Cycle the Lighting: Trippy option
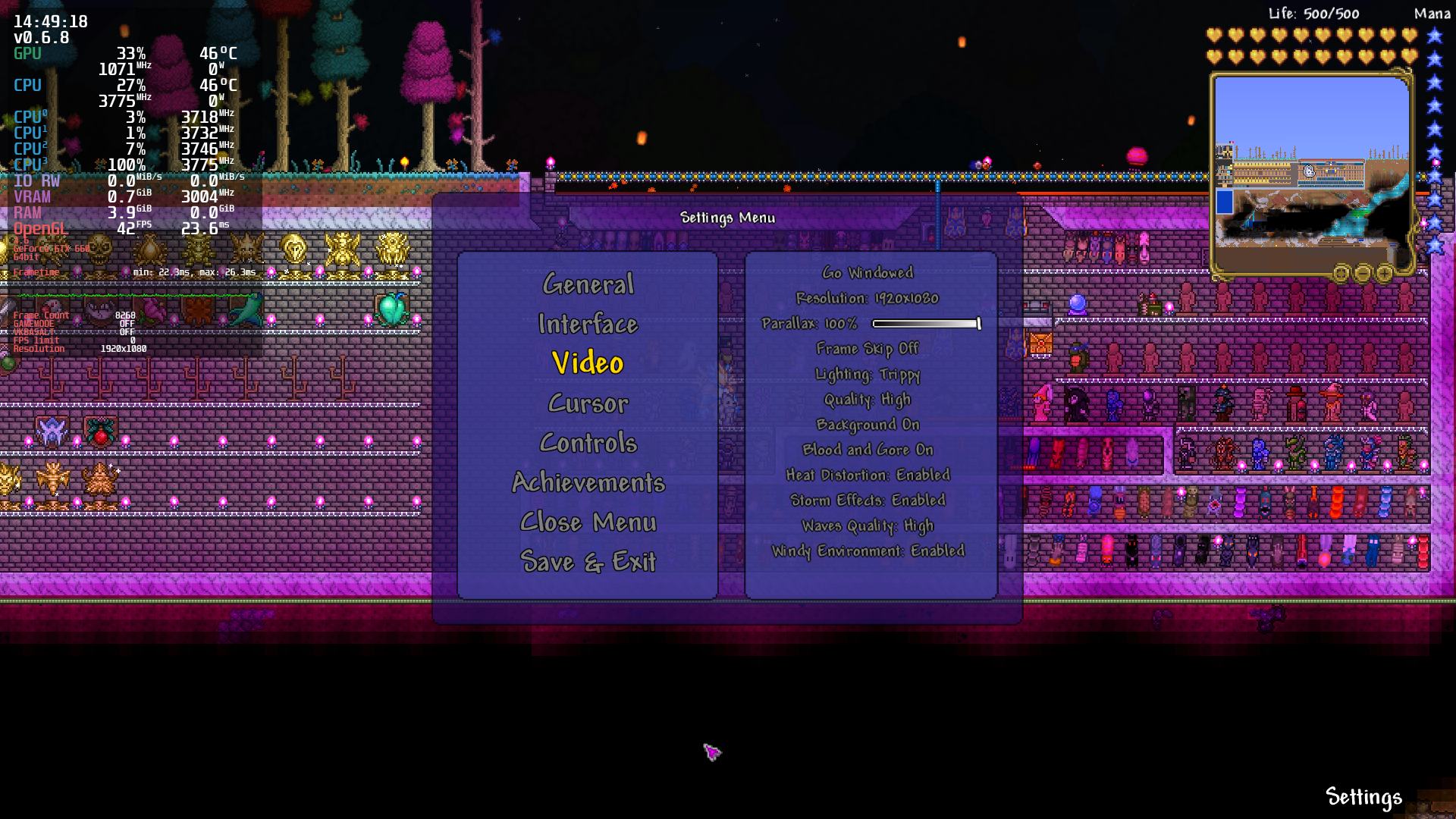Image resolution: width=1456 pixels, height=819 pixels. click(868, 374)
